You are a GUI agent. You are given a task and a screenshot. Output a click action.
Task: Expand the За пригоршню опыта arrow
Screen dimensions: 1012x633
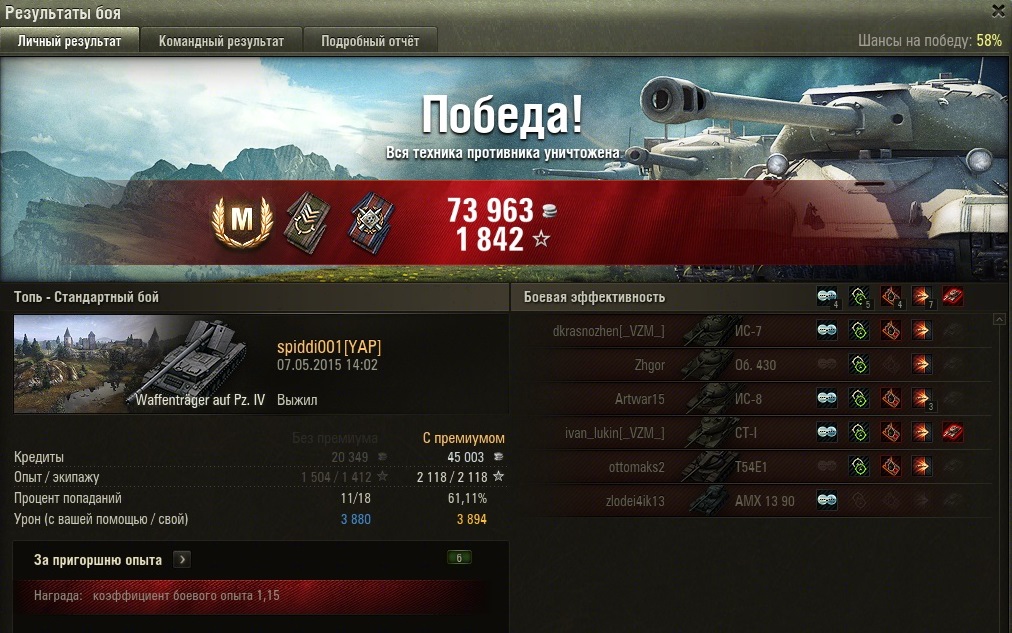tap(181, 559)
